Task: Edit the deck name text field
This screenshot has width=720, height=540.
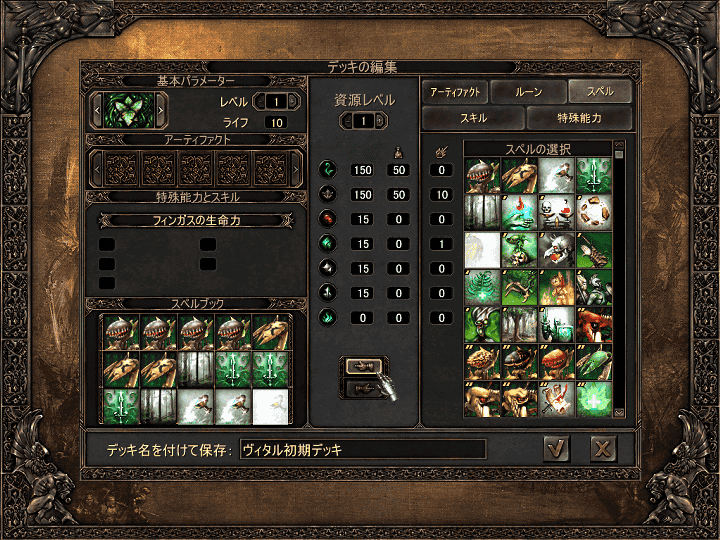Action: click(x=362, y=450)
